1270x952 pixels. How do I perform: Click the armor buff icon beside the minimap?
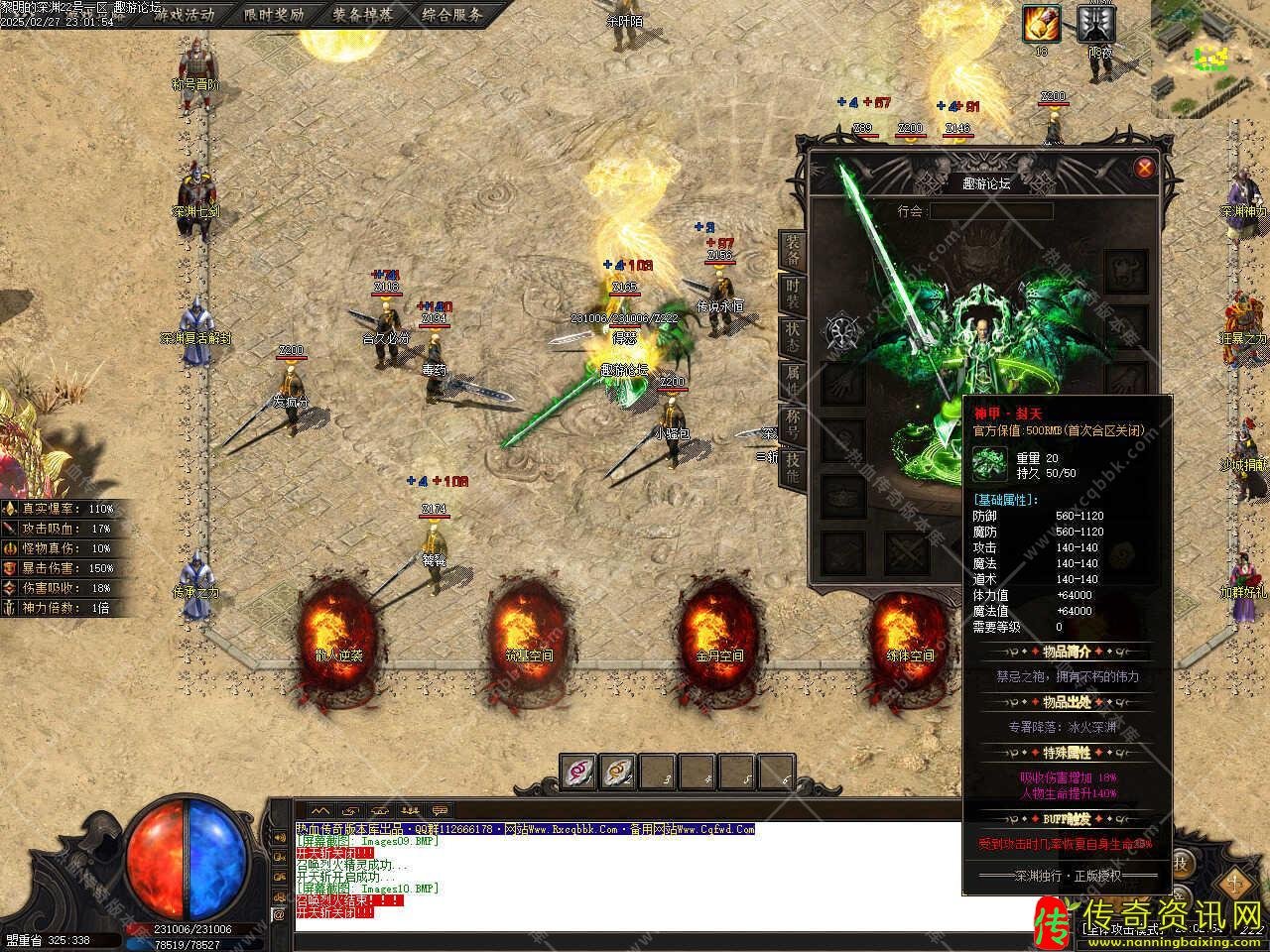1096,24
